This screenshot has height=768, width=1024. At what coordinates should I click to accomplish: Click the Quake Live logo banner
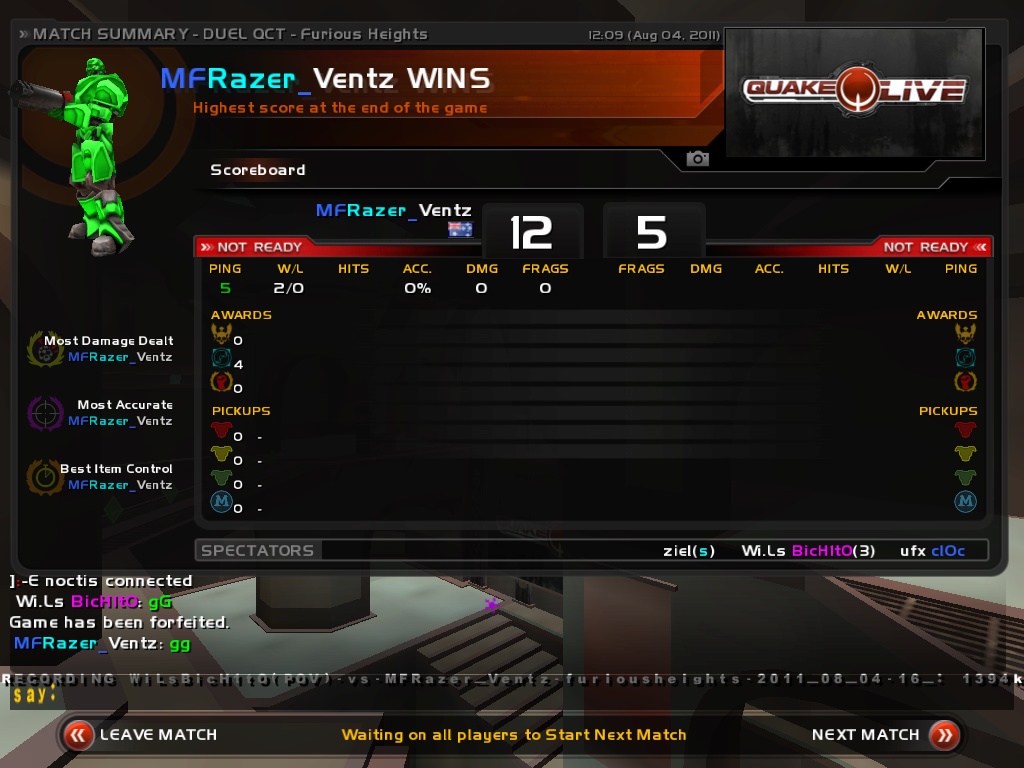(x=854, y=92)
